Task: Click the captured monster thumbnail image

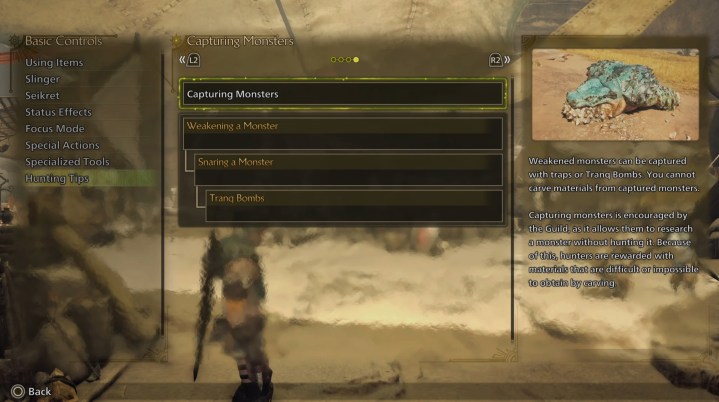Action: click(x=615, y=95)
